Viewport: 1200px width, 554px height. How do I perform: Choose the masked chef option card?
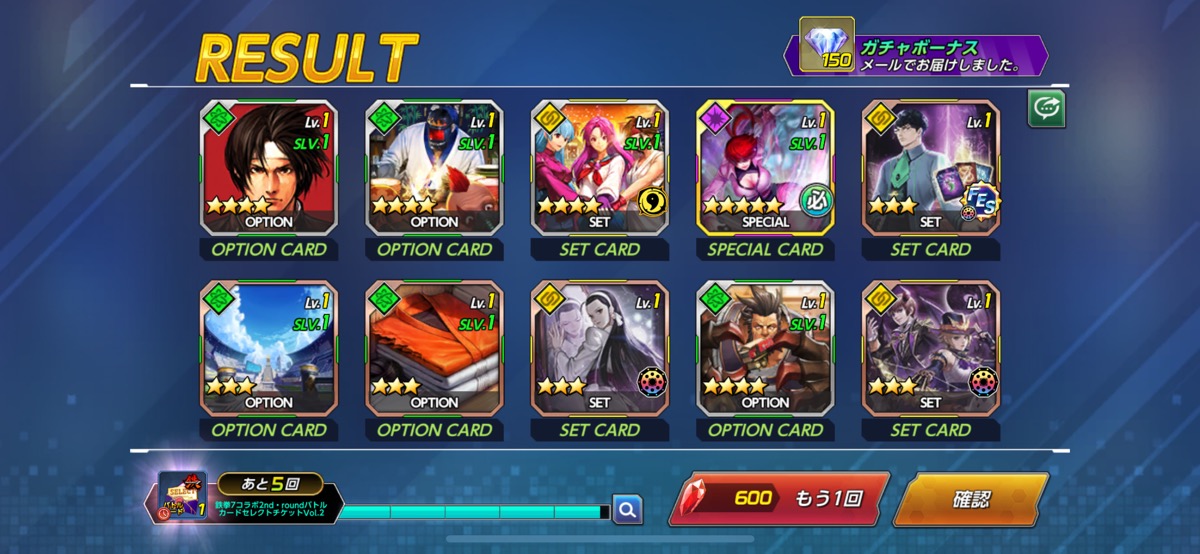(434, 168)
